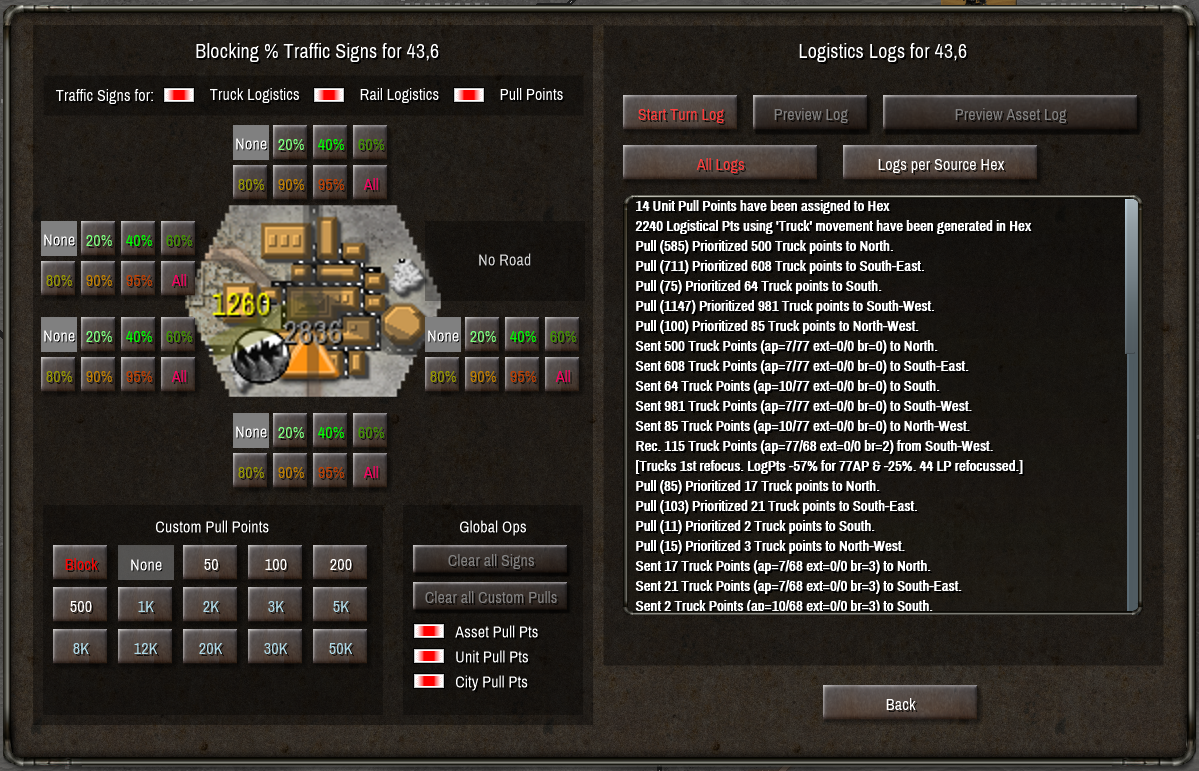This screenshot has height=771, width=1199.
Task: Click Clear all Custom Pulls
Action: click(x=490, y=597)
